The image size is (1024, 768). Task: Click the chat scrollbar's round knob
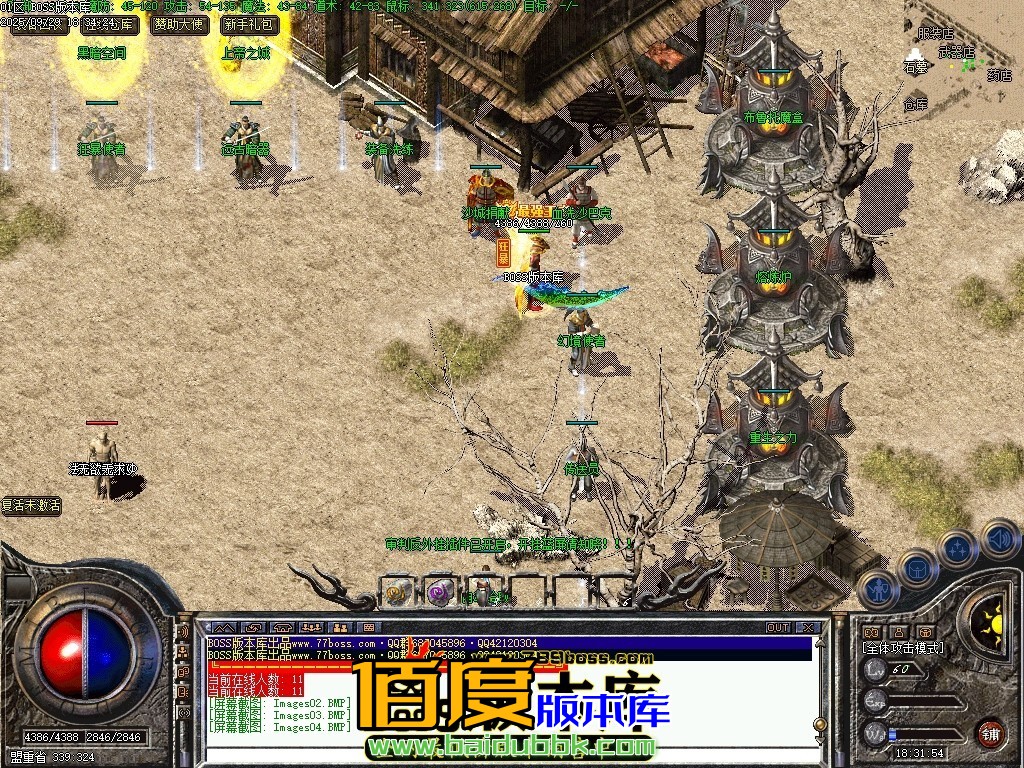(820, 724)
